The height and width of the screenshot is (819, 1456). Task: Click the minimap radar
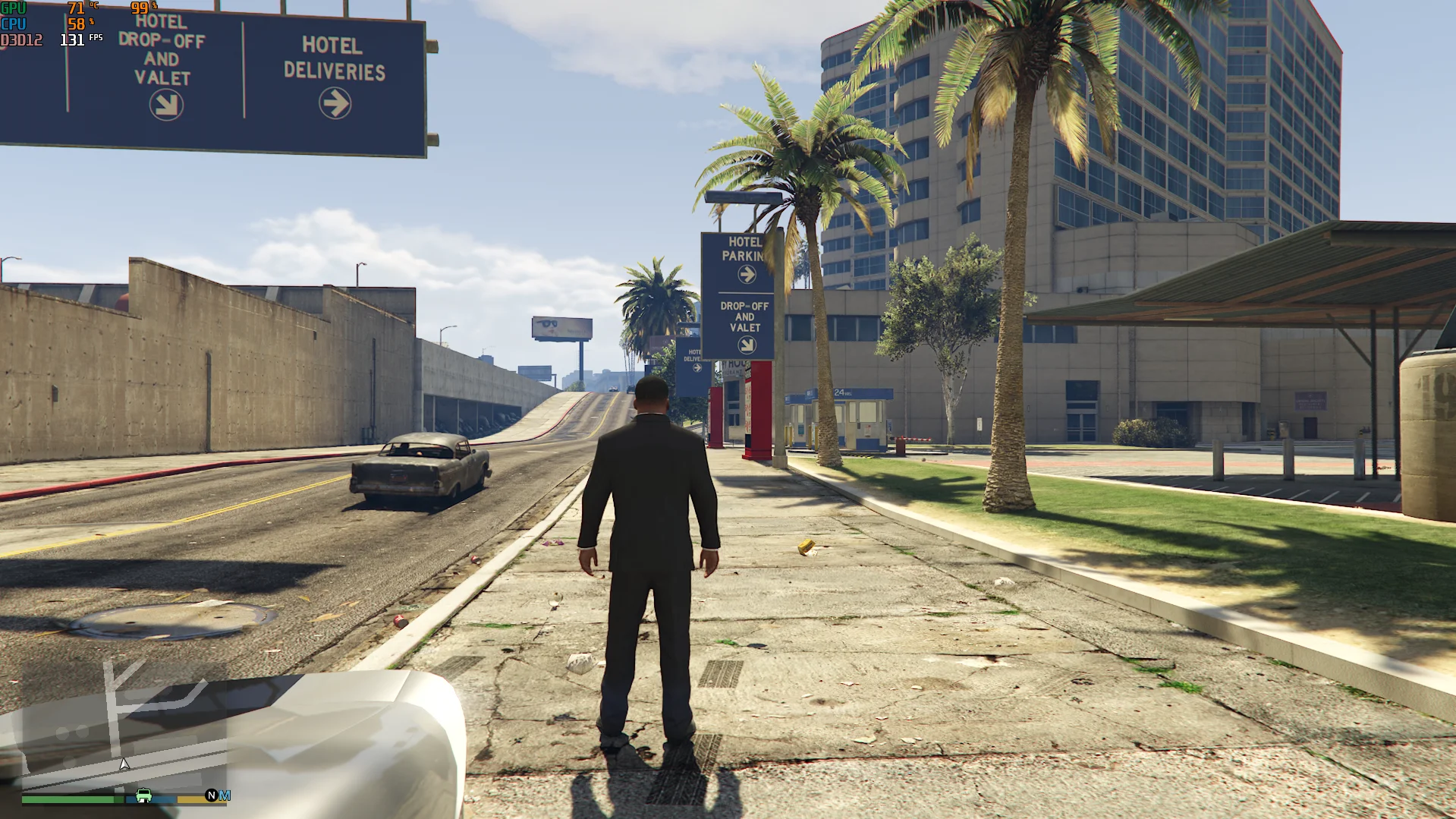click(x=124, y=729)
